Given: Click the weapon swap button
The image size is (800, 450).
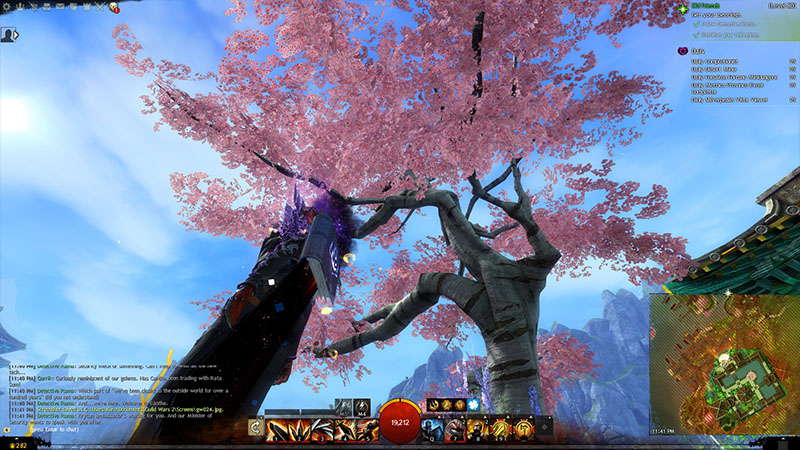Looking at the screenshot, I should pyautogui.click(x=256, y=430).
